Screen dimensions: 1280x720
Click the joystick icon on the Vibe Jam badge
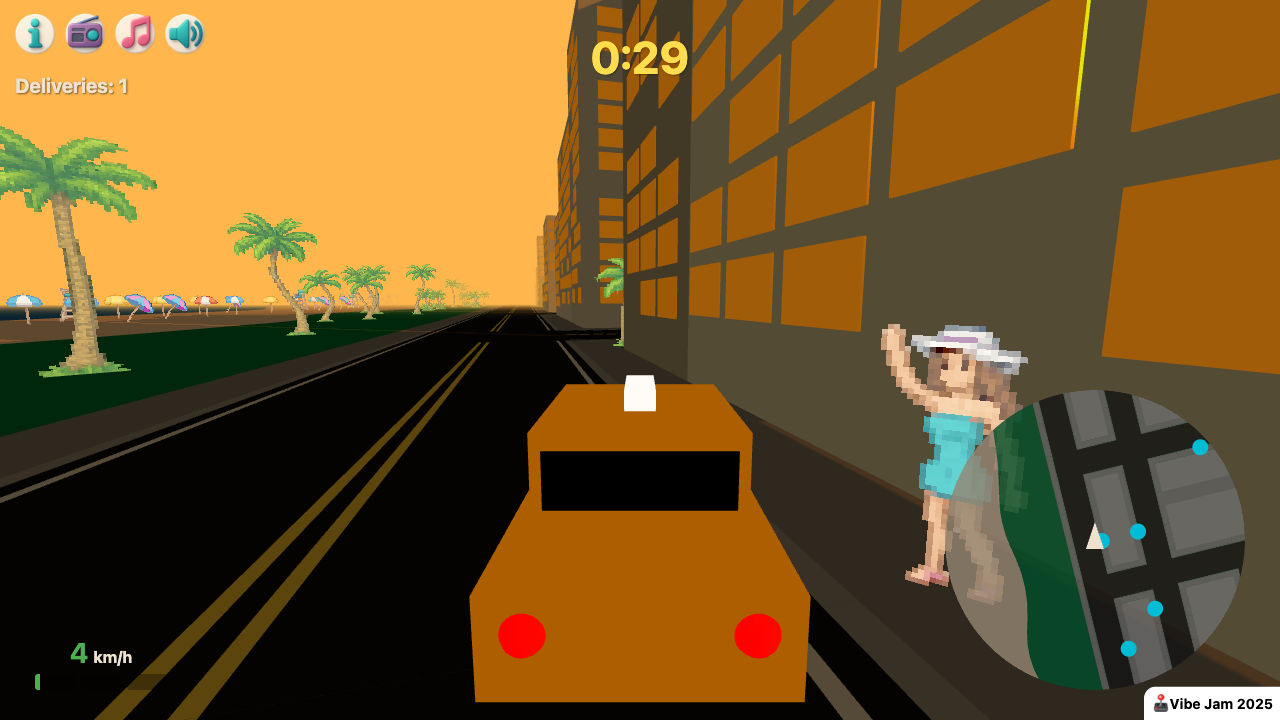click(x=1160, y=703)
